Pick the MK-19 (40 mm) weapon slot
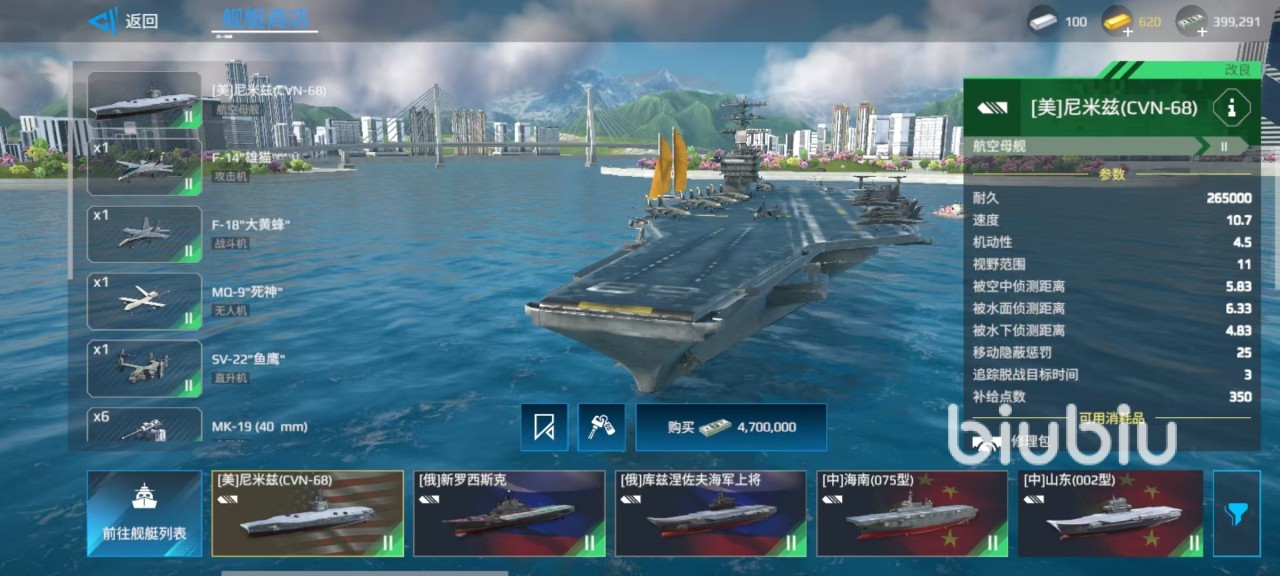1280x576 pixels. tap(144, 426)
